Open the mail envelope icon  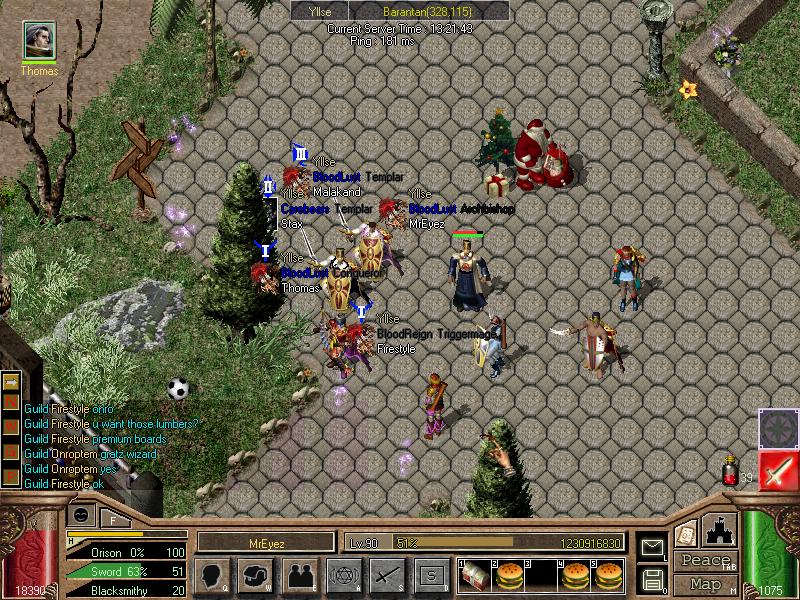pyautogui.click(x=652, y=547)
